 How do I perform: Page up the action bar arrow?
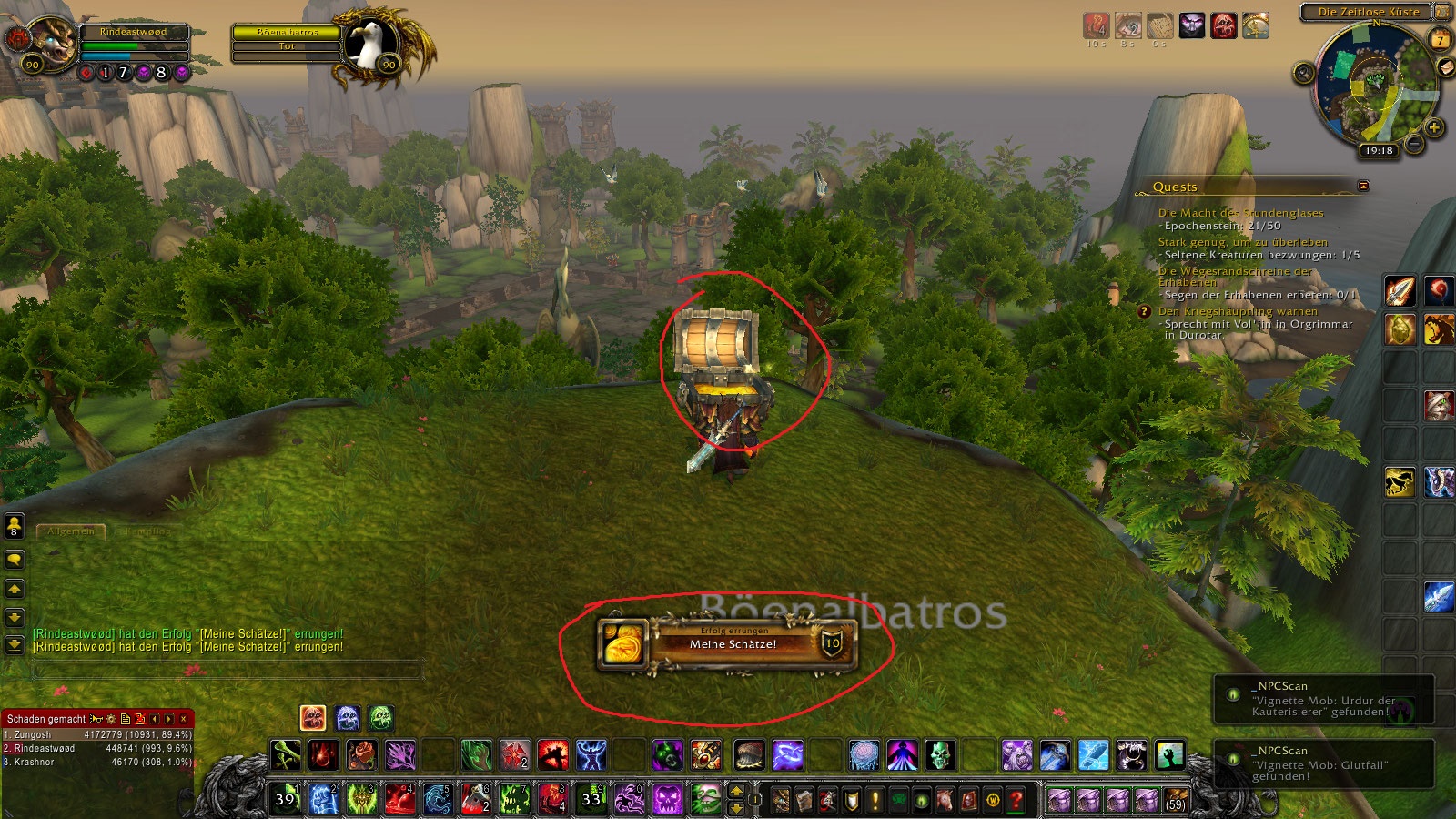tap(737, 791)
